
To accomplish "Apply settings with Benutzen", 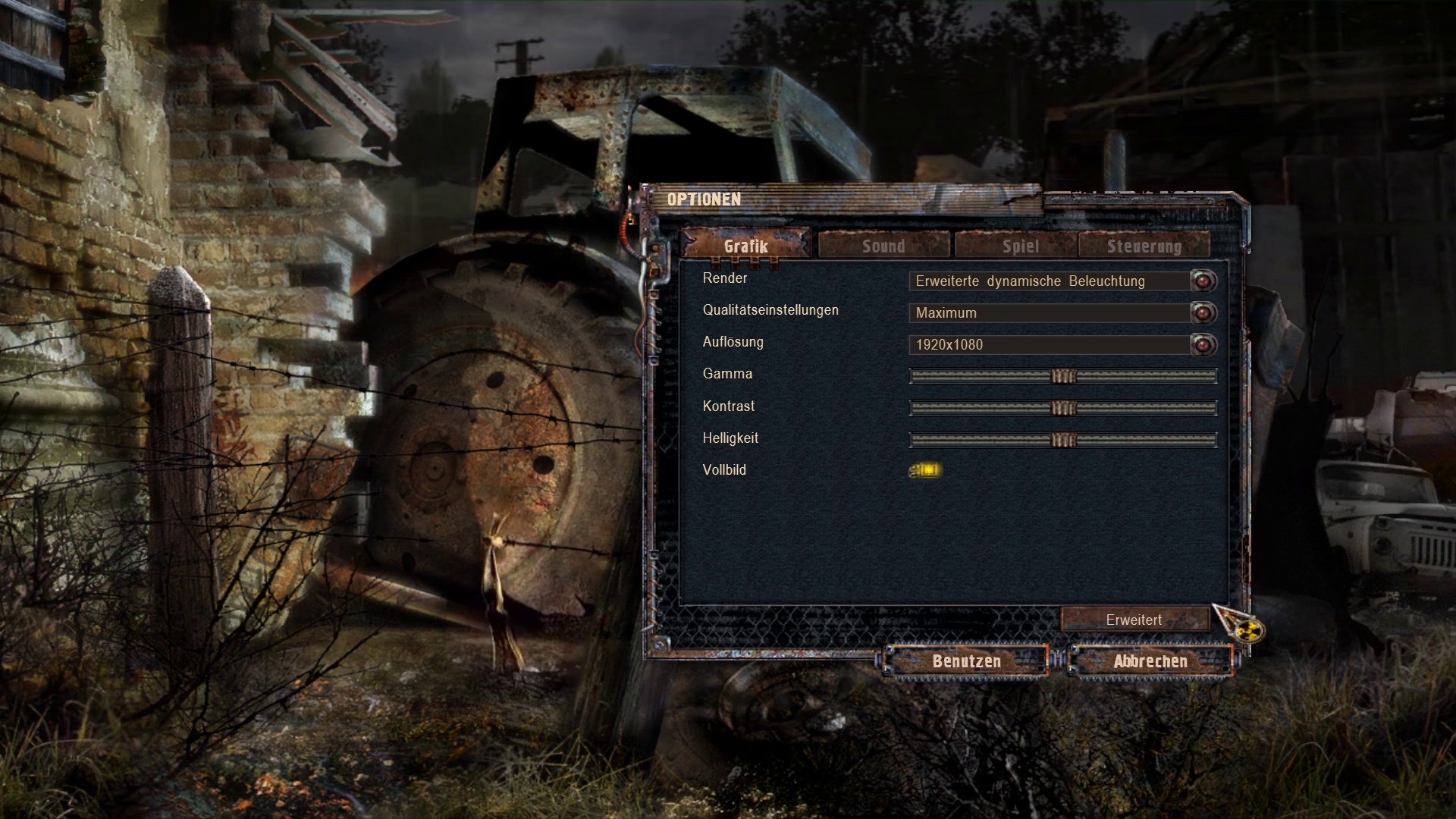I will click(x=966, y=661).
